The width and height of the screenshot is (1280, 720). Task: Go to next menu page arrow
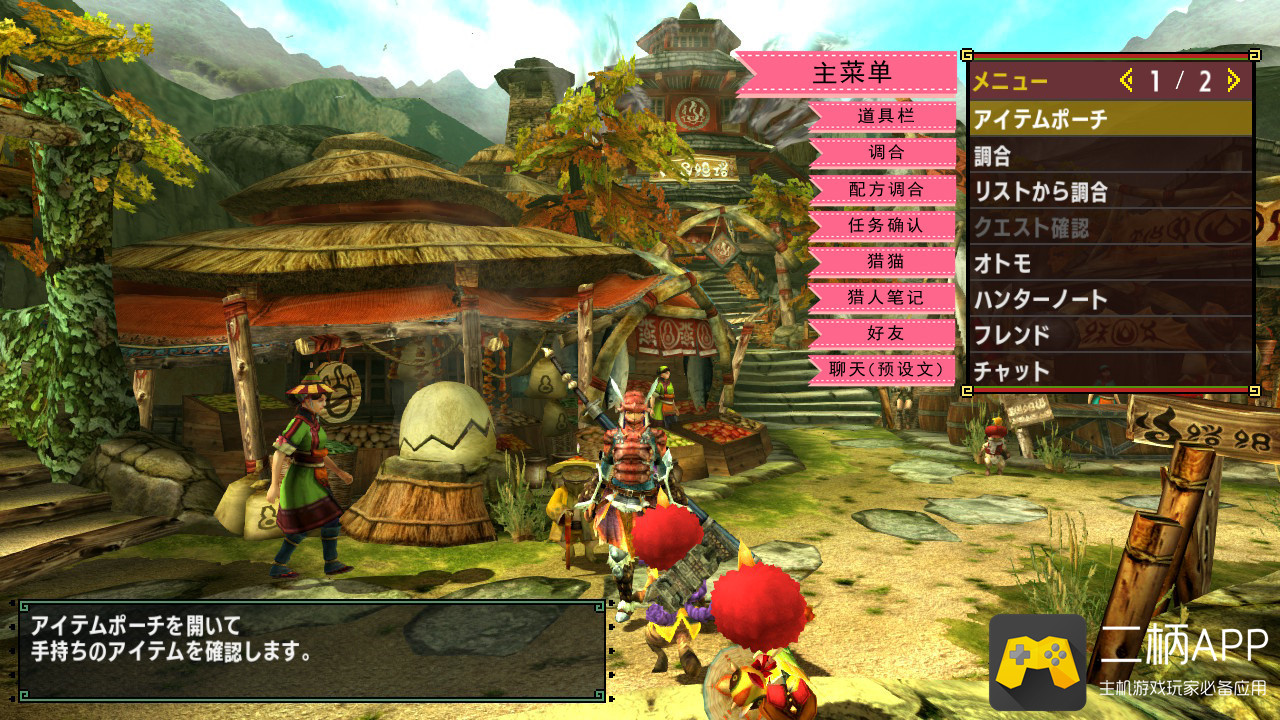[1233, 81]
